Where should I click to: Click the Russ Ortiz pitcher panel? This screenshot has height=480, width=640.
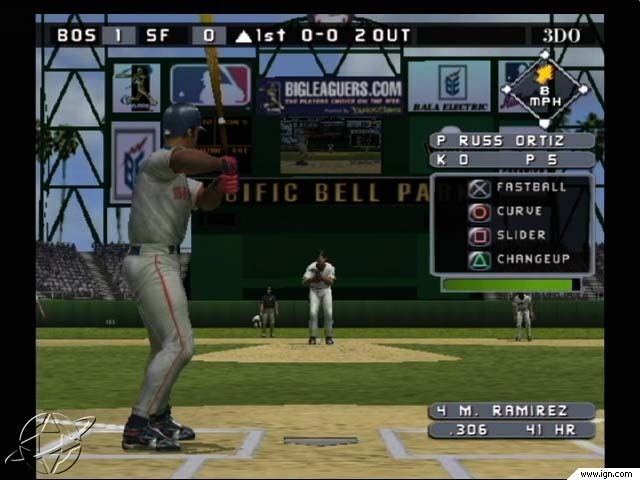click(512, 141)
